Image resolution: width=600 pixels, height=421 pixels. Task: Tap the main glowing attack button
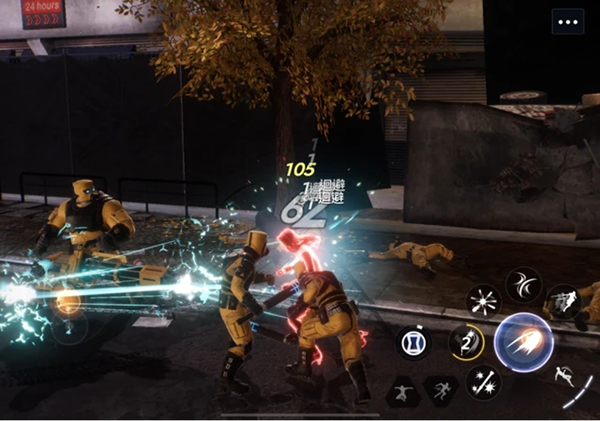tap(523, 342)
